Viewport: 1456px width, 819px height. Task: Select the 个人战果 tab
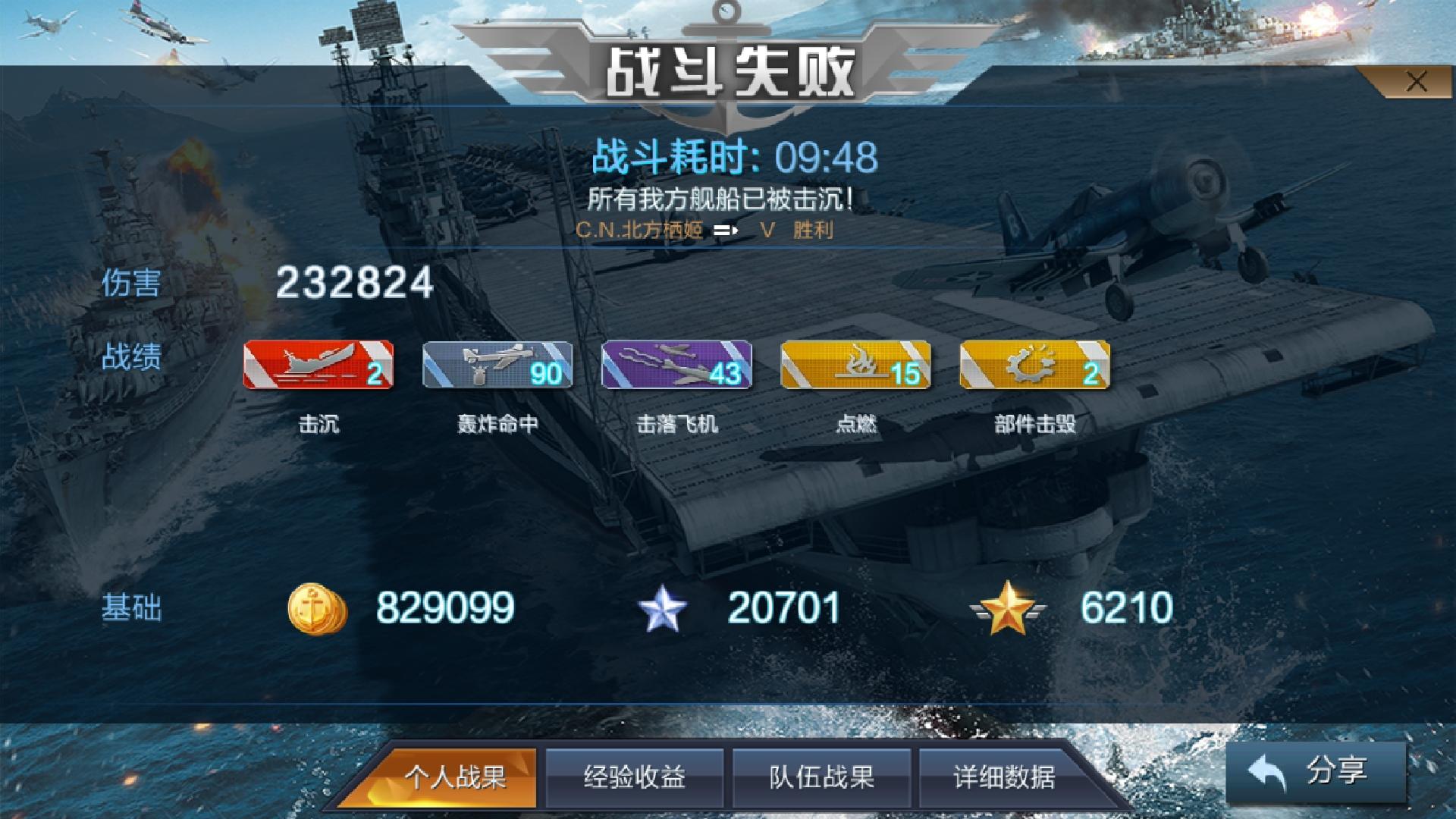point(453,777)
